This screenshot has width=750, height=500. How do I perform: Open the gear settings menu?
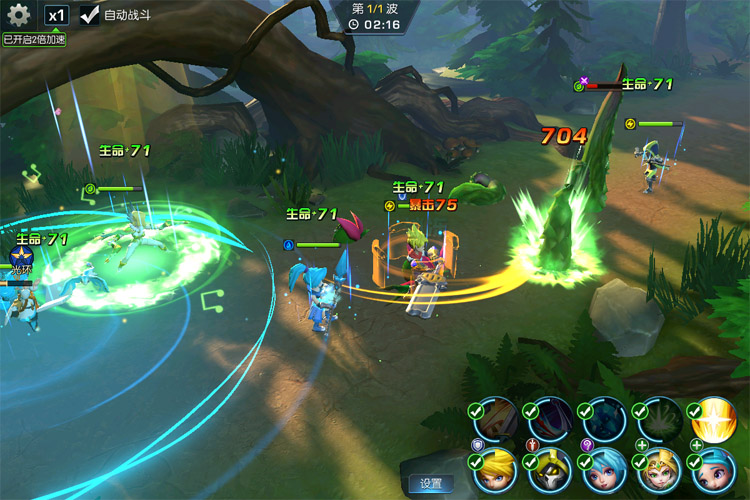(x=19, y=16)
